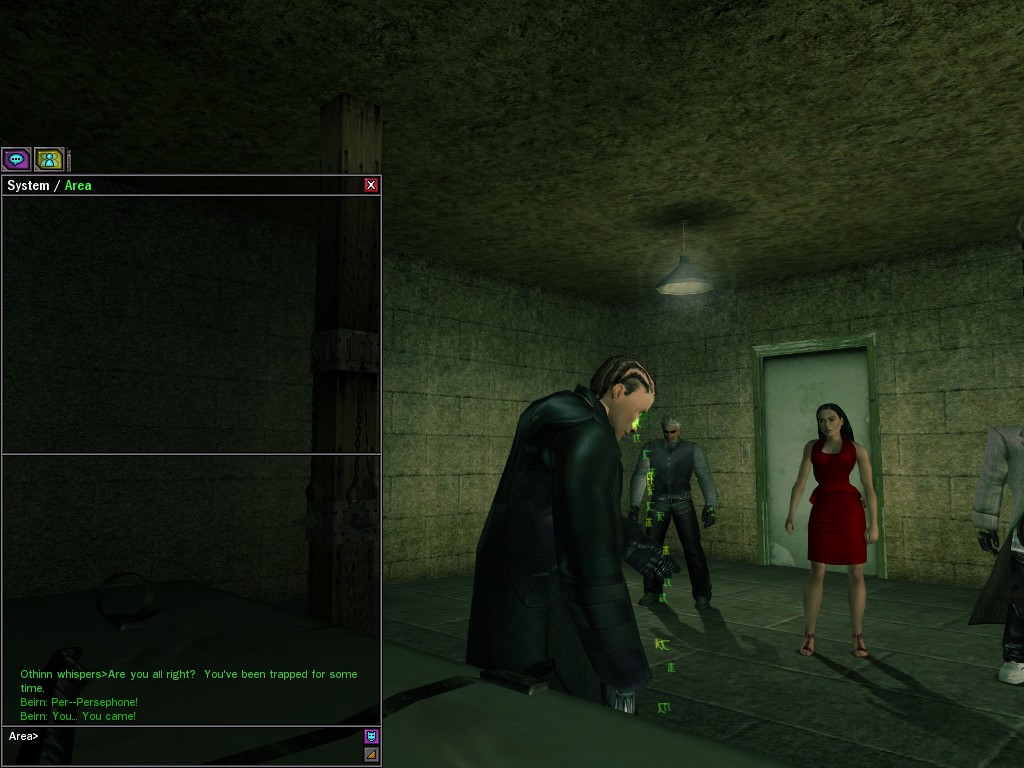Open the emote mask icon
The height and width of the screenshot is (768, 1024).
click(371, 737)
